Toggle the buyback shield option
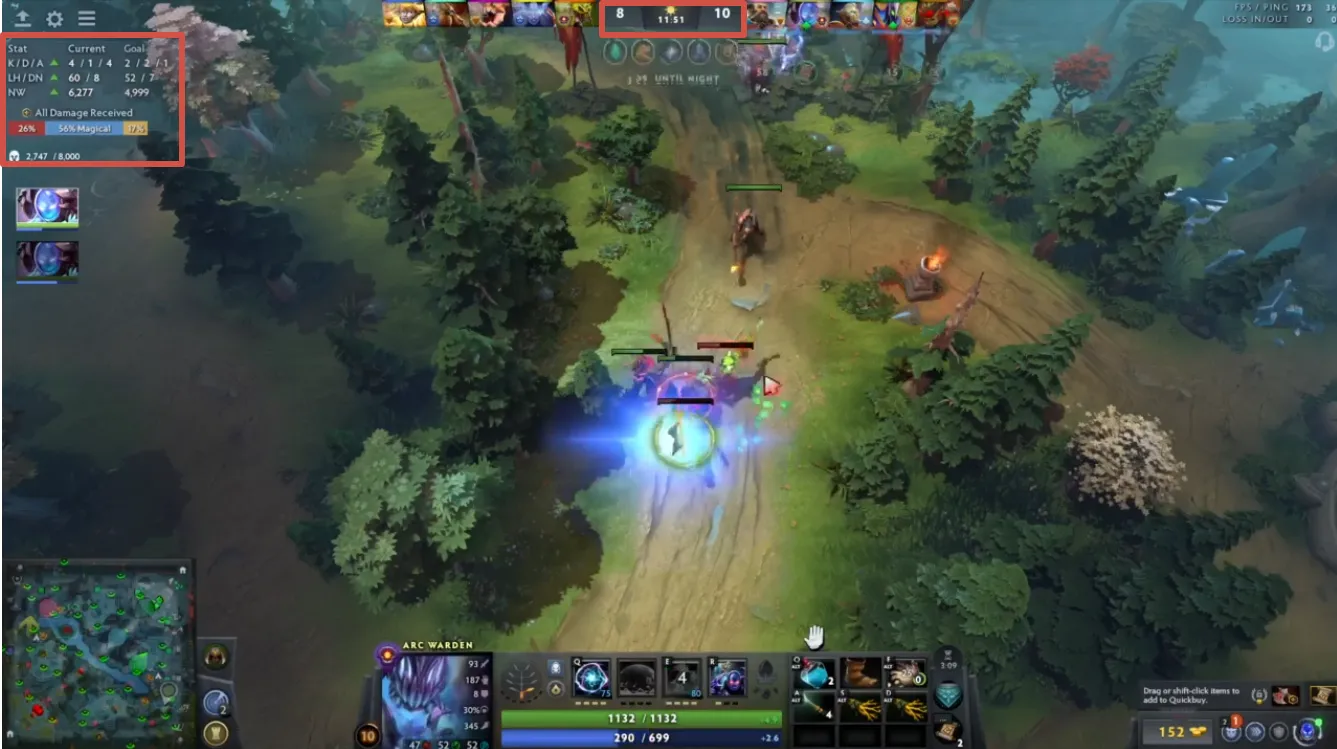1337x749 pixels. [x=1280, y=731]
